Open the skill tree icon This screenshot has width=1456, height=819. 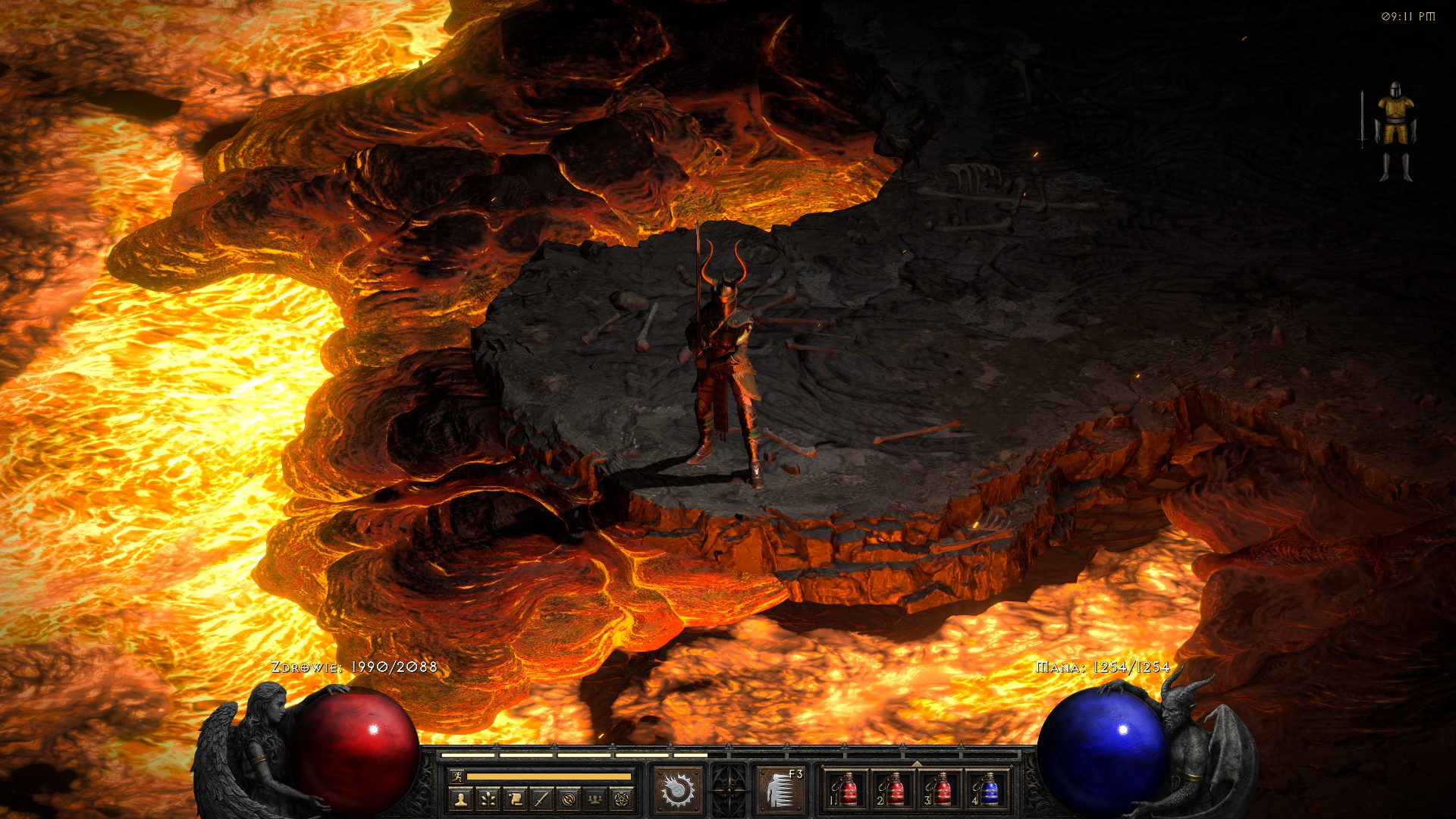coord(488,799)
